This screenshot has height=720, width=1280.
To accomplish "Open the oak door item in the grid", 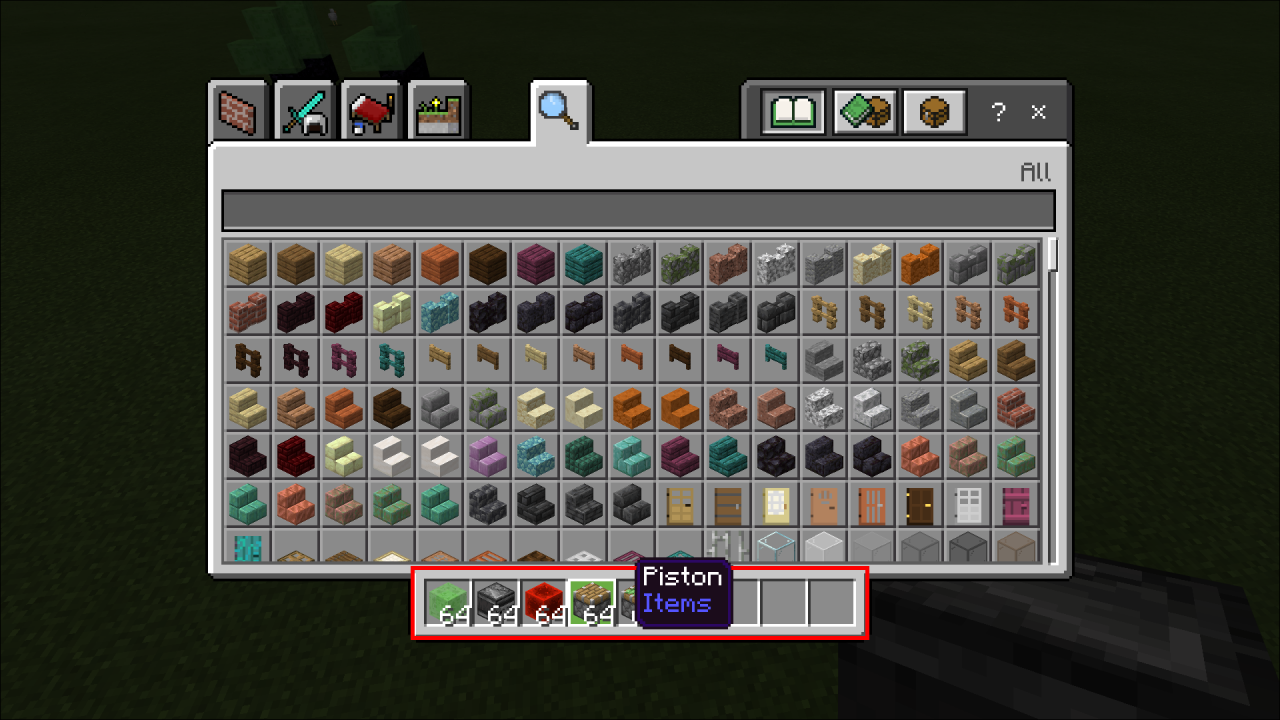I will pyautogui.click(x=679, y=503).
